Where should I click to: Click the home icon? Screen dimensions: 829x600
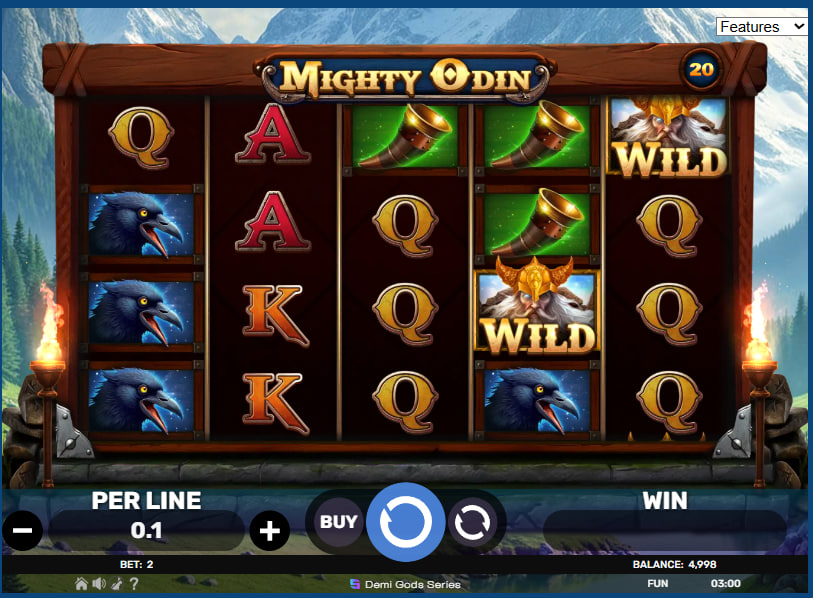81,583
